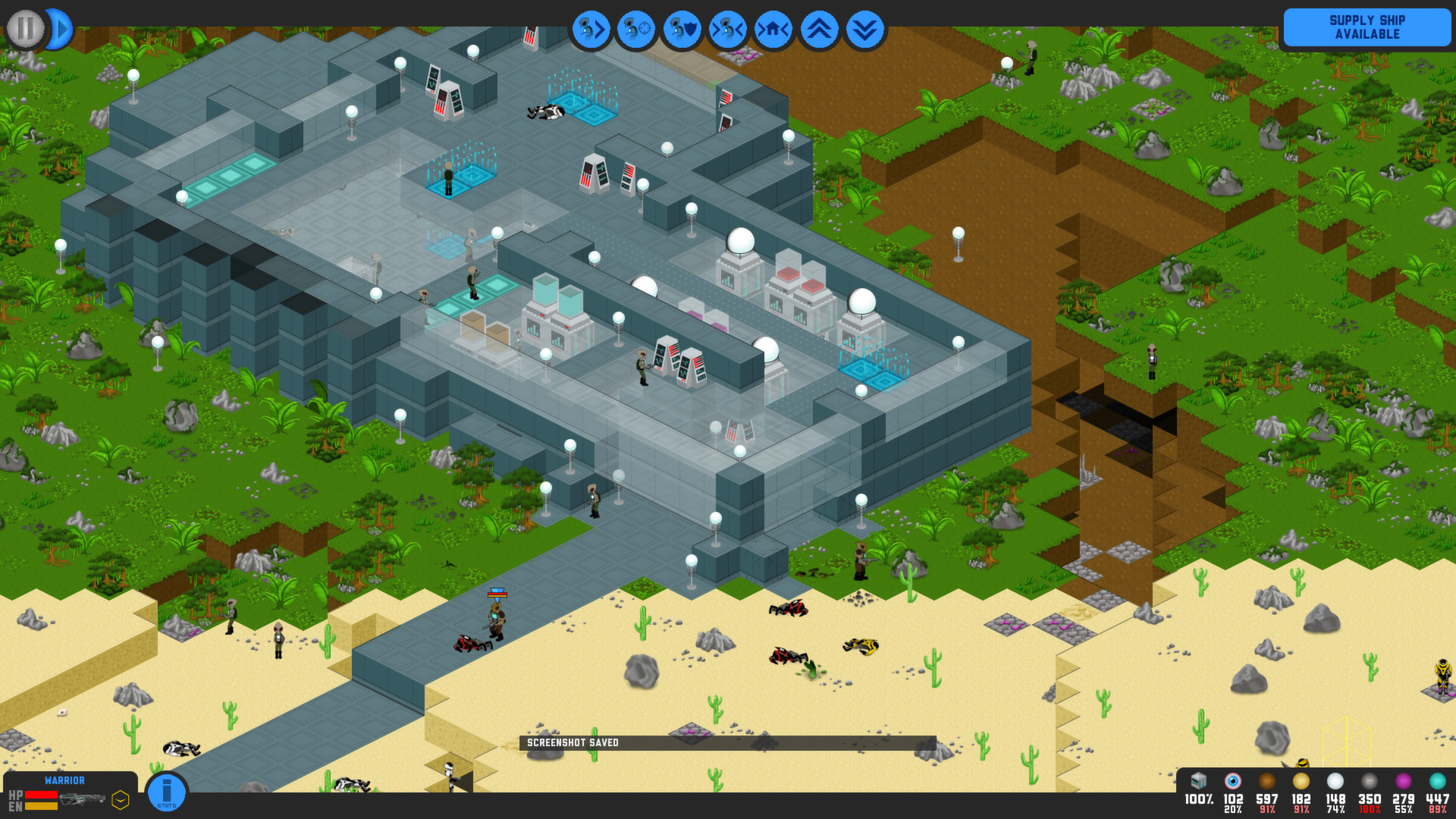Screen dimensions: 1456x819
Task: Click the recall soldiers icon
Action: [x=727, y=28]
